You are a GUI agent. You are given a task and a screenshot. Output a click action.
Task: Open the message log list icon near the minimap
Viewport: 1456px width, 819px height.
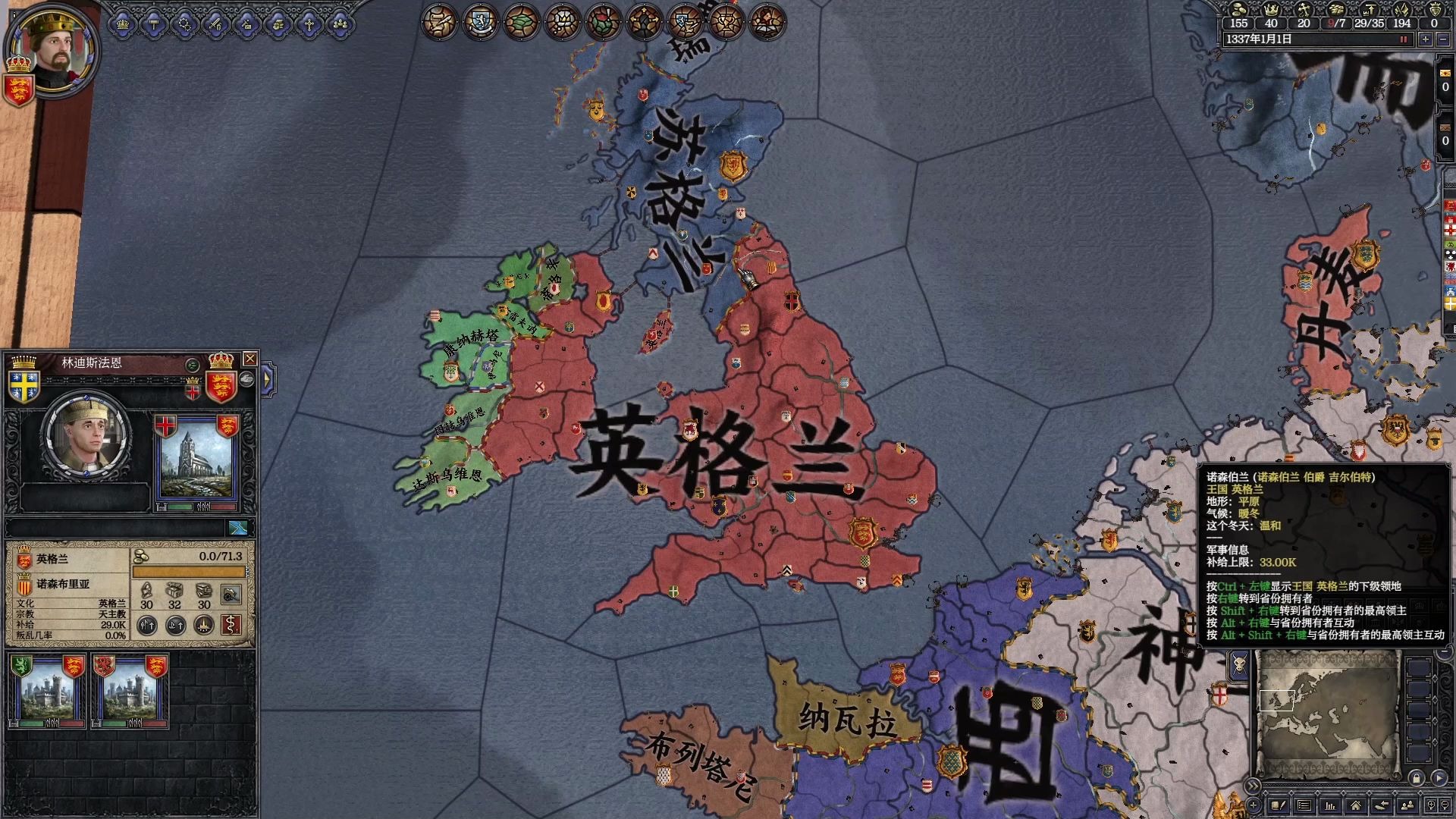(x=1303, y=805)
